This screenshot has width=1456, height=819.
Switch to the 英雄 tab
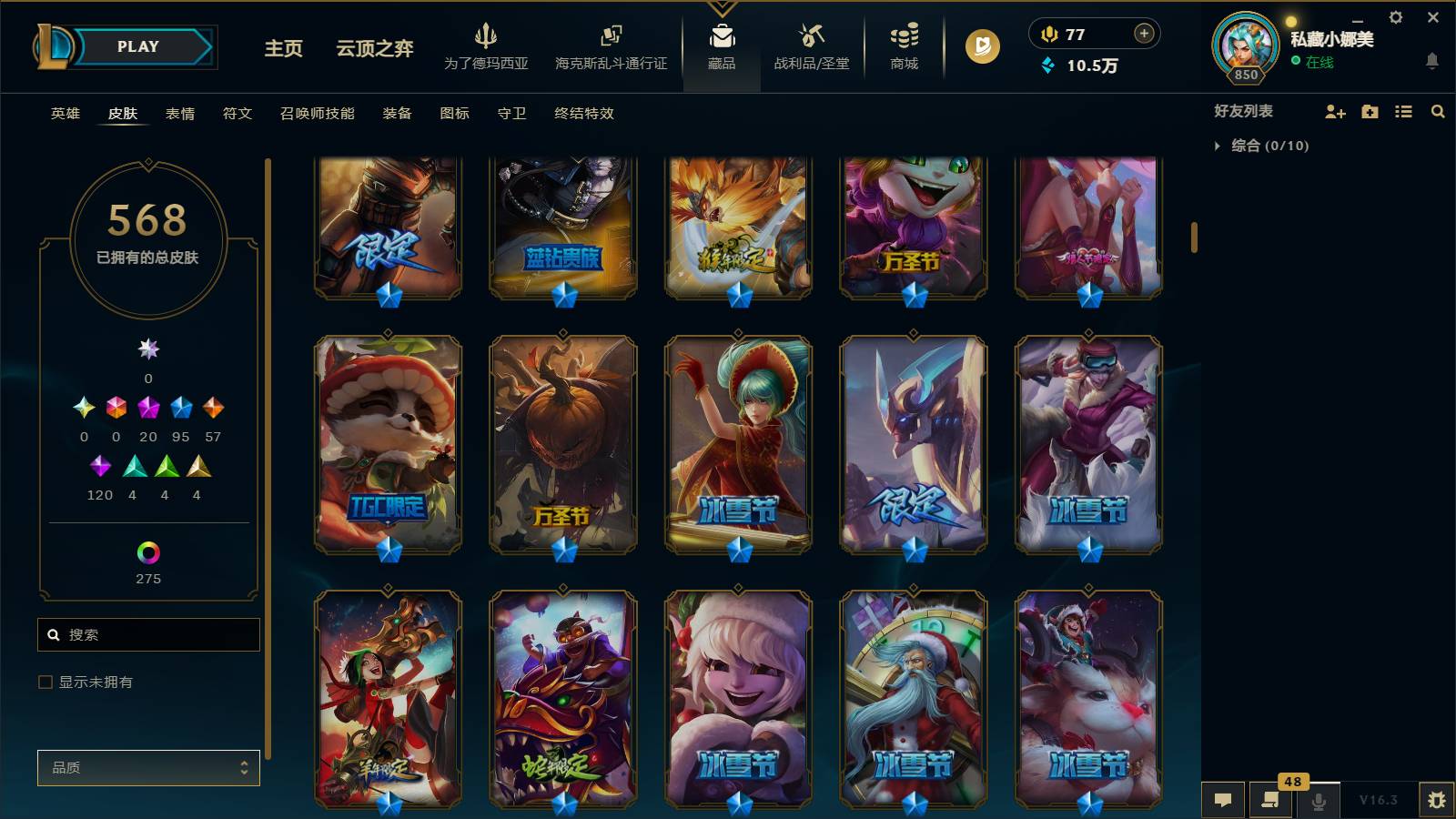(x=65, y=114)
